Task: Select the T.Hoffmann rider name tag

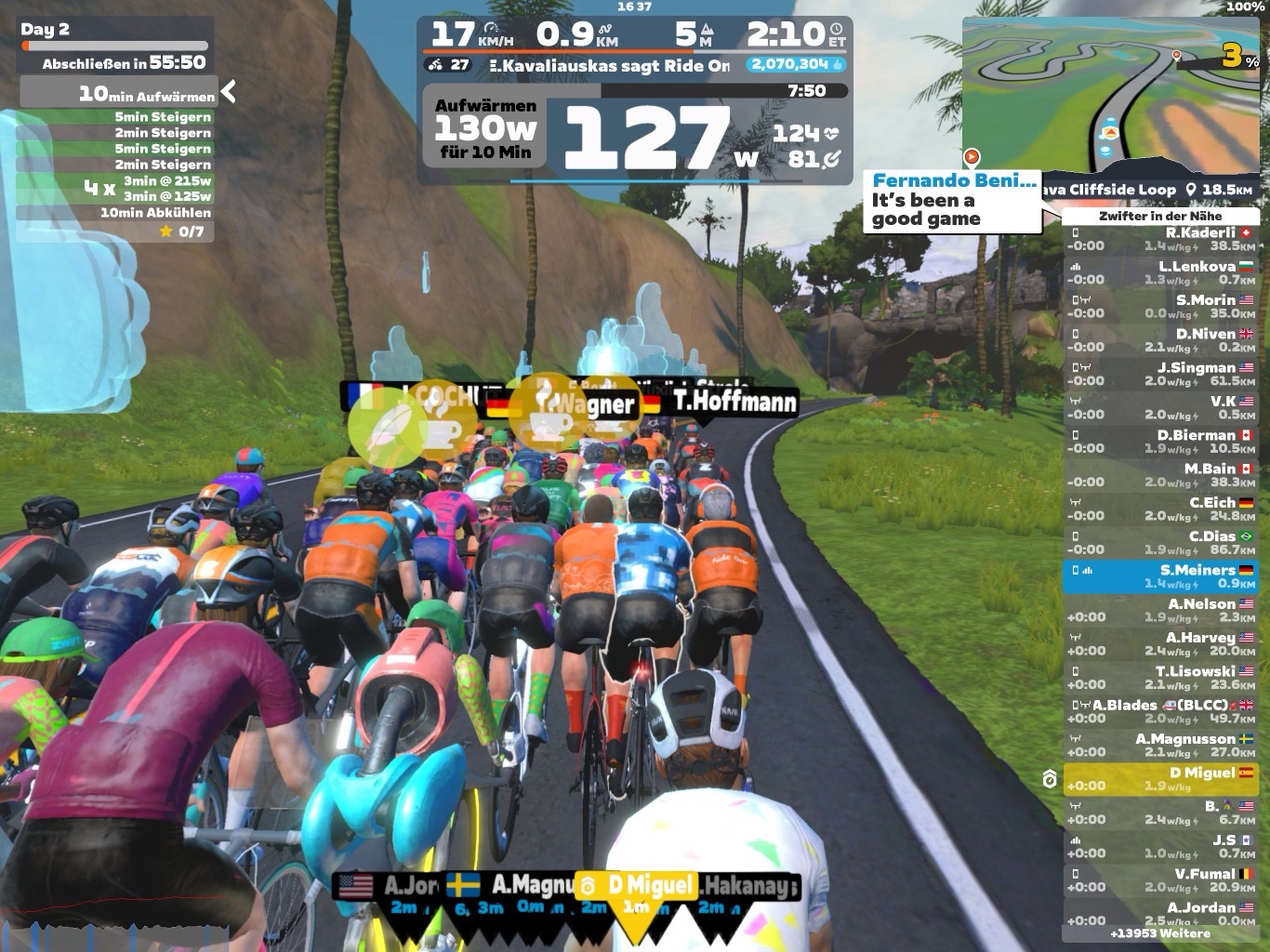Action: (x=734, y=402)
